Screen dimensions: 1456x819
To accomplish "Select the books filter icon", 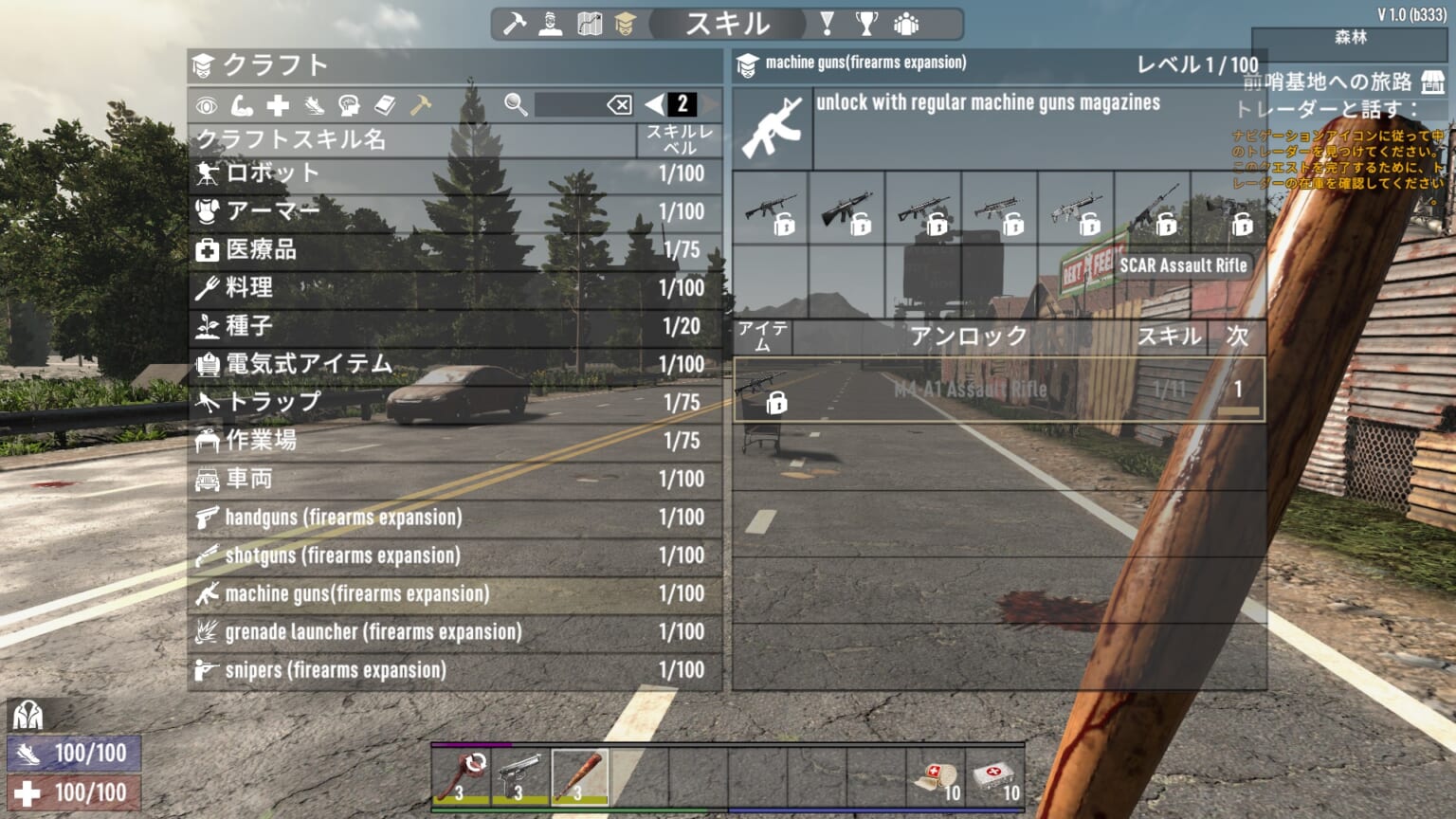I will tap(384, 106).
